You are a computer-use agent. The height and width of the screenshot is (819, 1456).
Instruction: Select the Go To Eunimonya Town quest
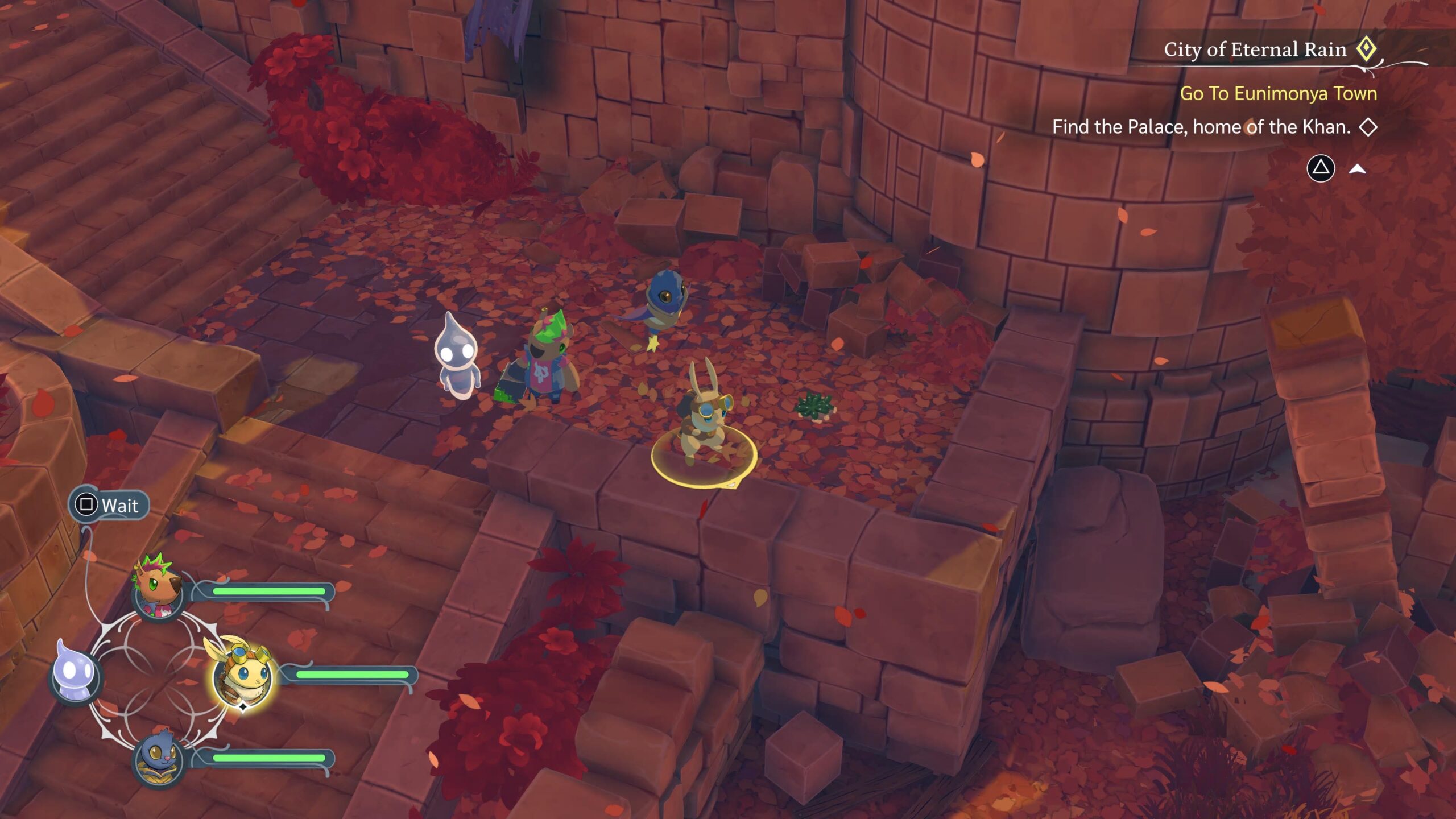point(1278,93)
